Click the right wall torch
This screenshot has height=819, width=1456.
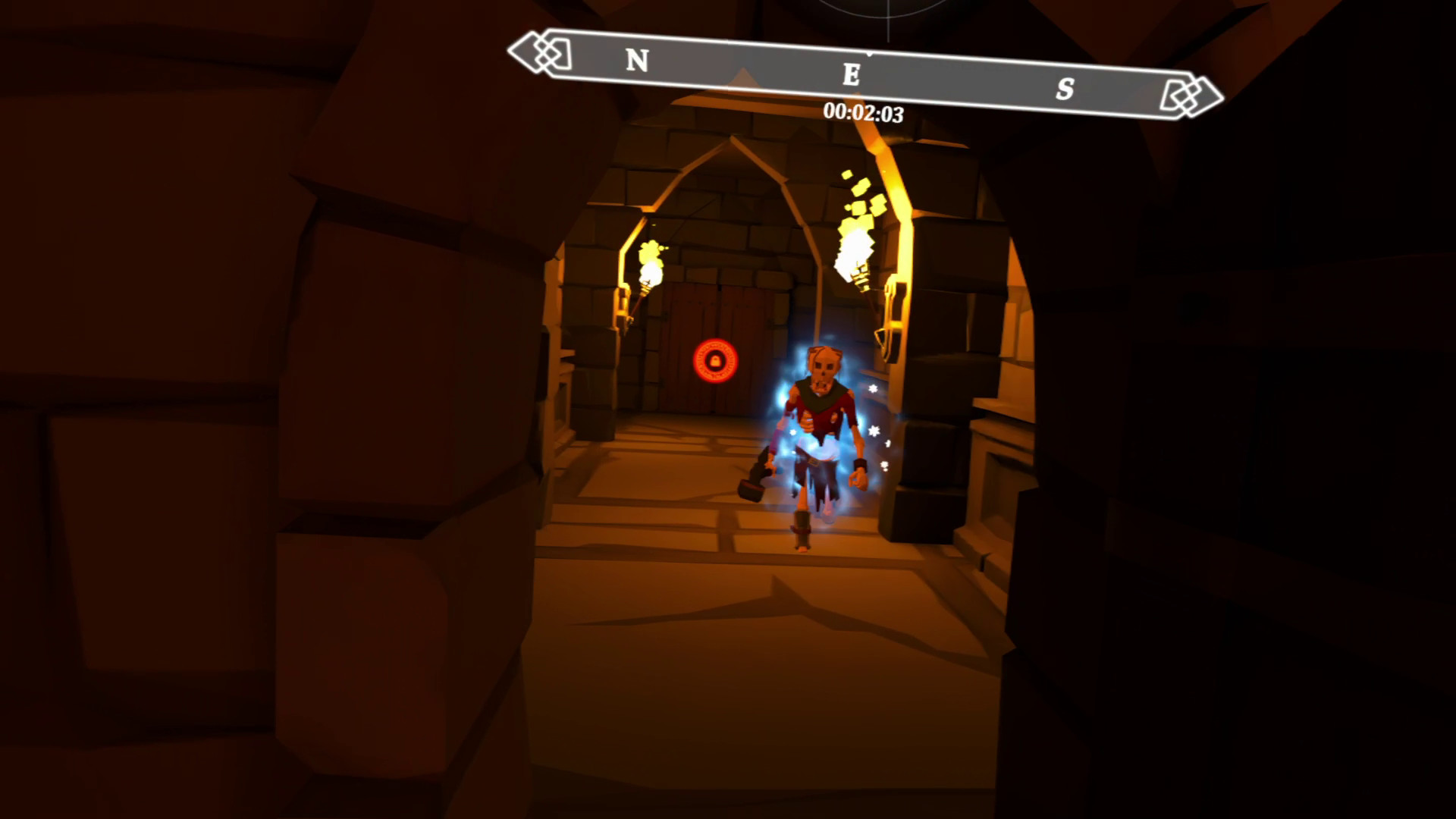855,250
